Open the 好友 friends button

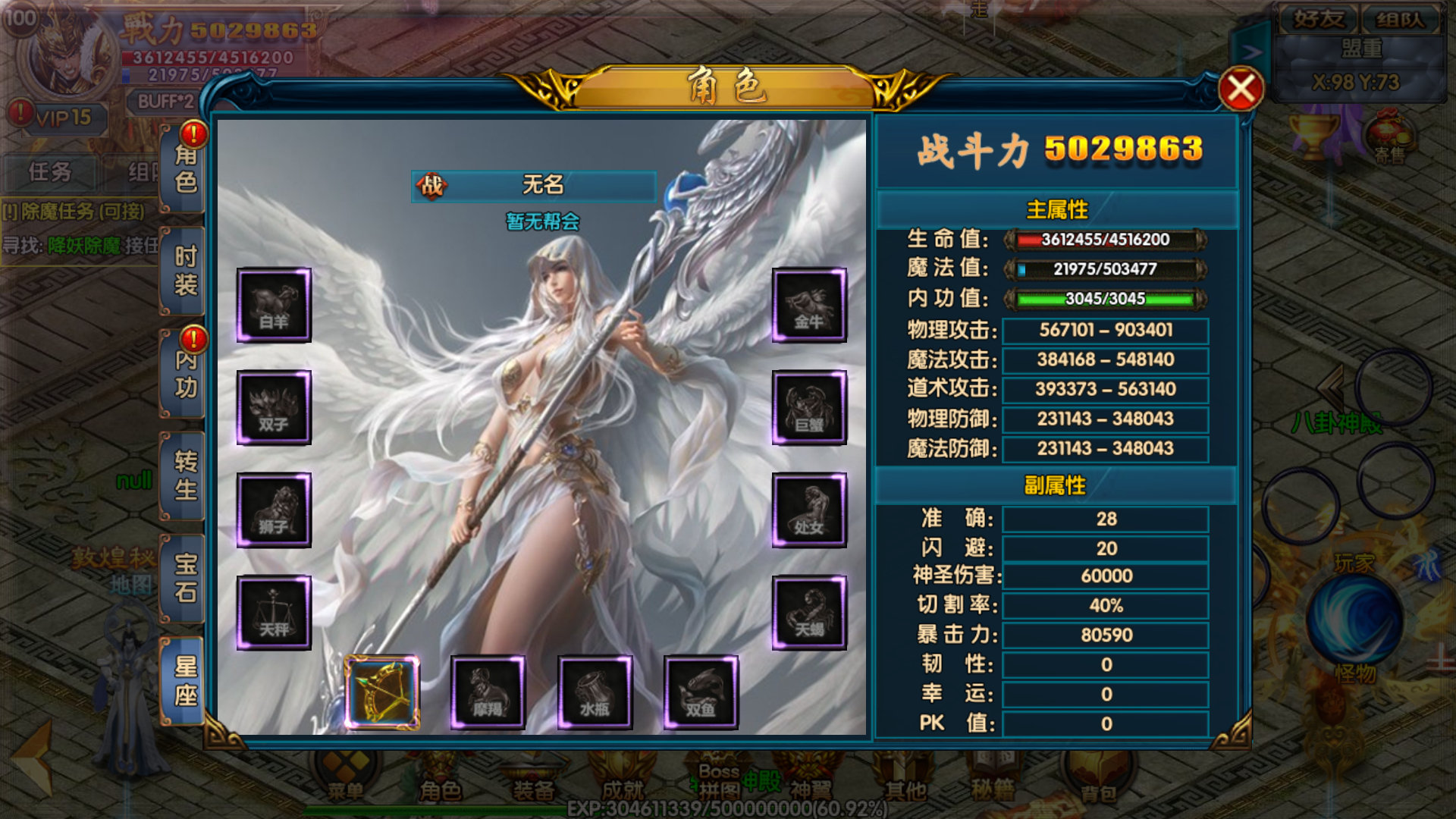tap(1318, 18)
